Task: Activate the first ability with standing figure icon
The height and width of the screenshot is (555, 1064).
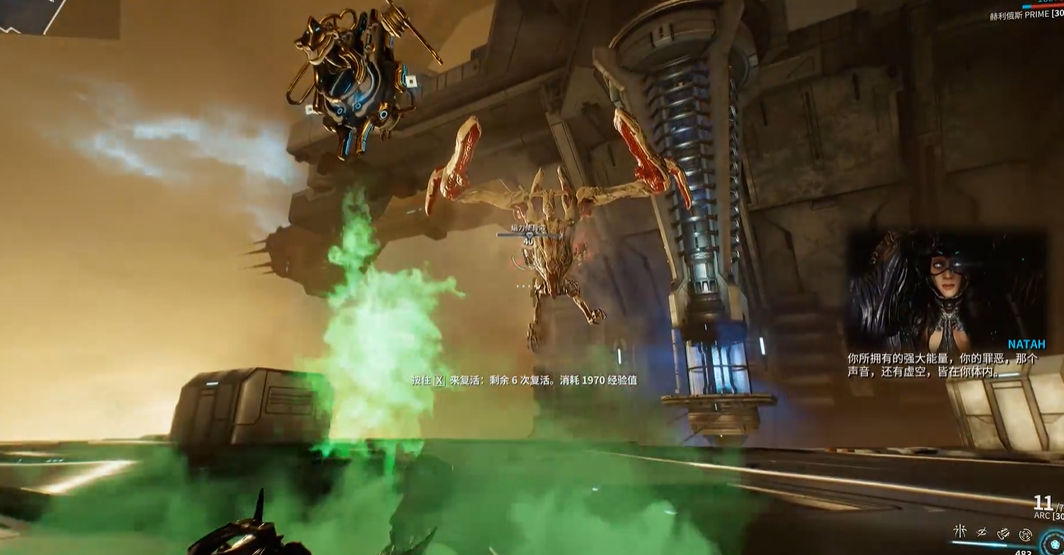Action: click(x=961, y=531)
